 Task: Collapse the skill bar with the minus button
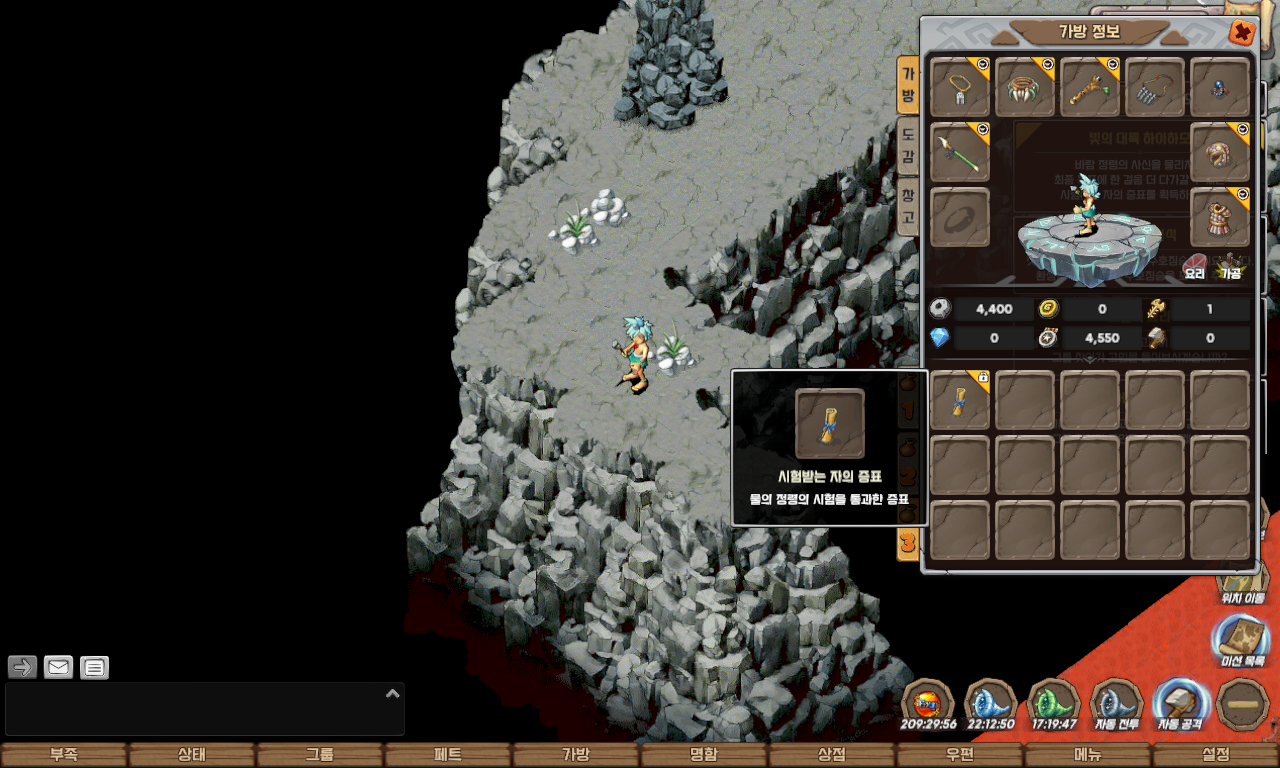pyautogui.click(x=1244, y=704)
